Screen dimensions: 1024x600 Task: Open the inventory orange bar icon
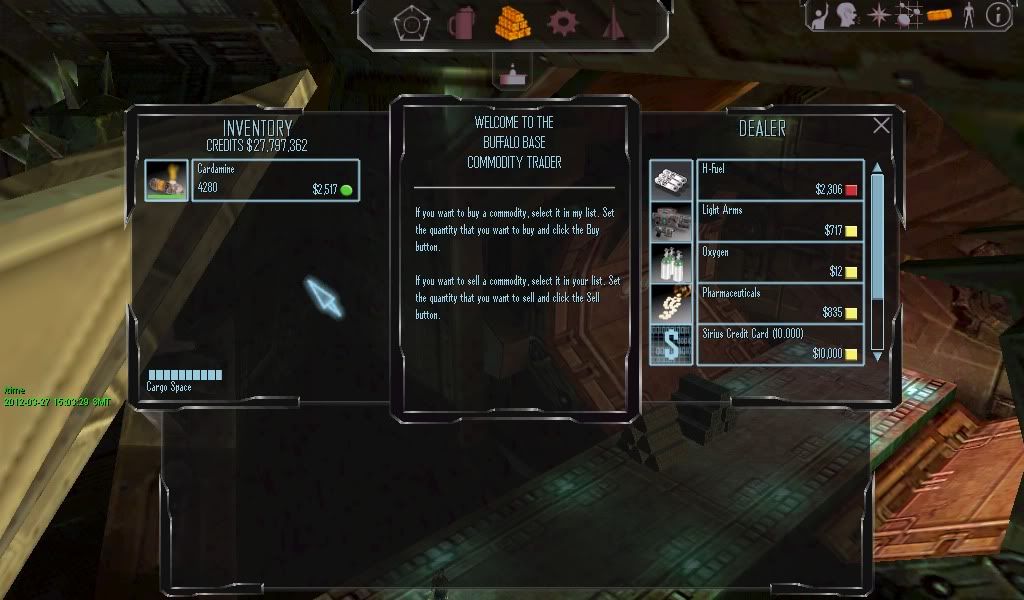pos(939,14)
